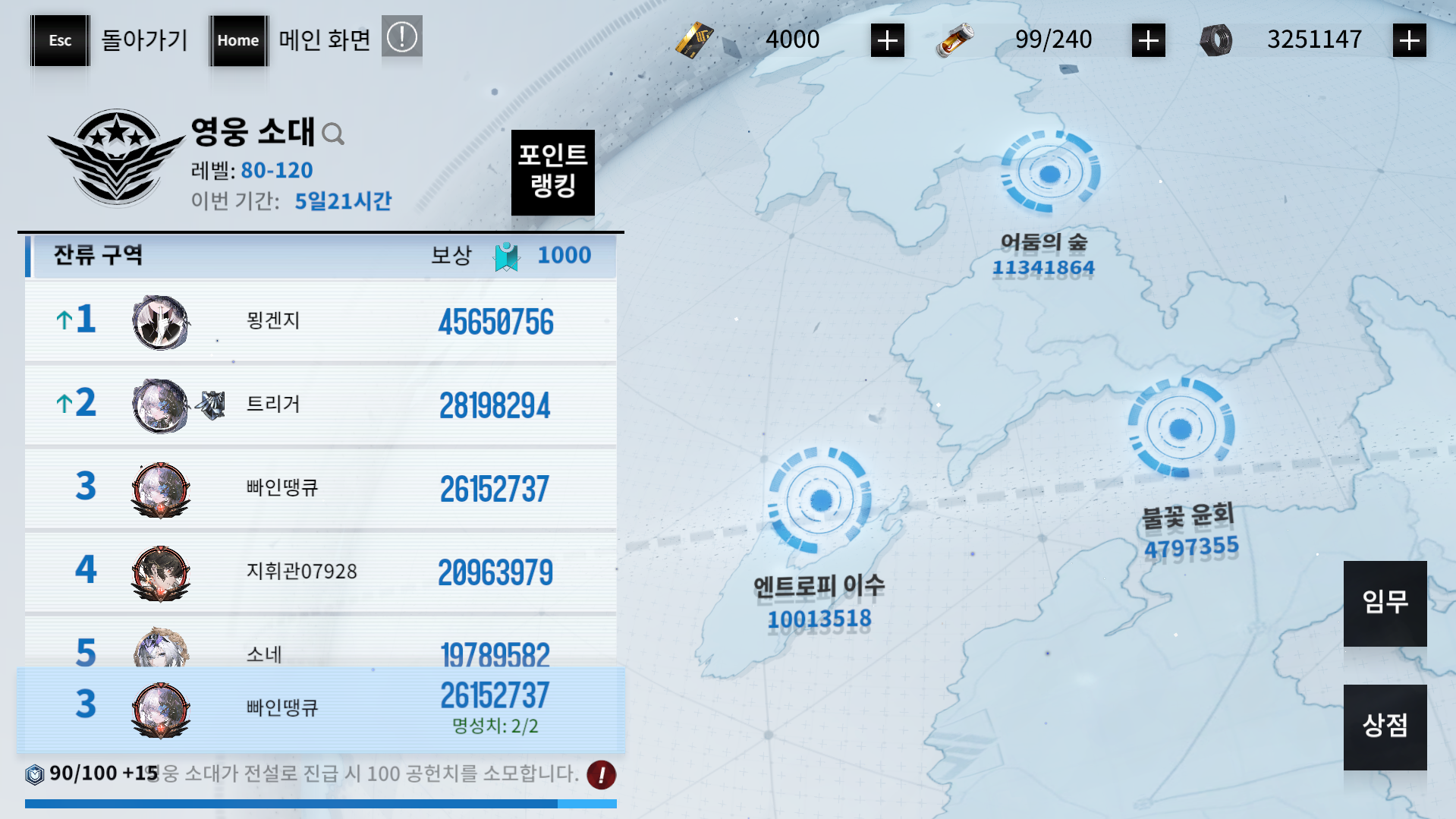The height and width of the screenshot is (819, 1456).
Task: Open the 잔류 구역 보상 reward icon
Action: tap(506, 257)
